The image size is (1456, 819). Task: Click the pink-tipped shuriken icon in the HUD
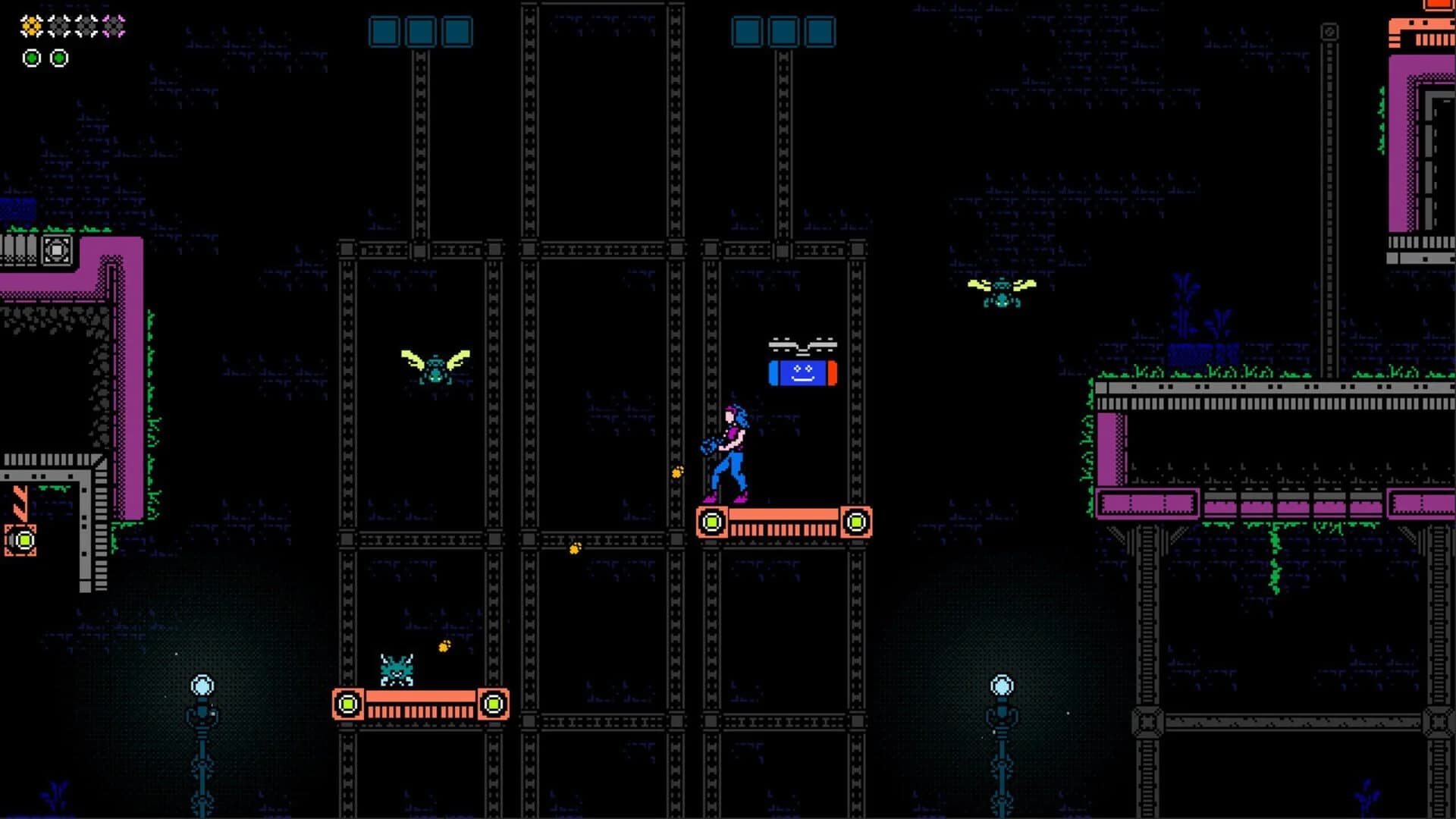click(x=114, y=25)
